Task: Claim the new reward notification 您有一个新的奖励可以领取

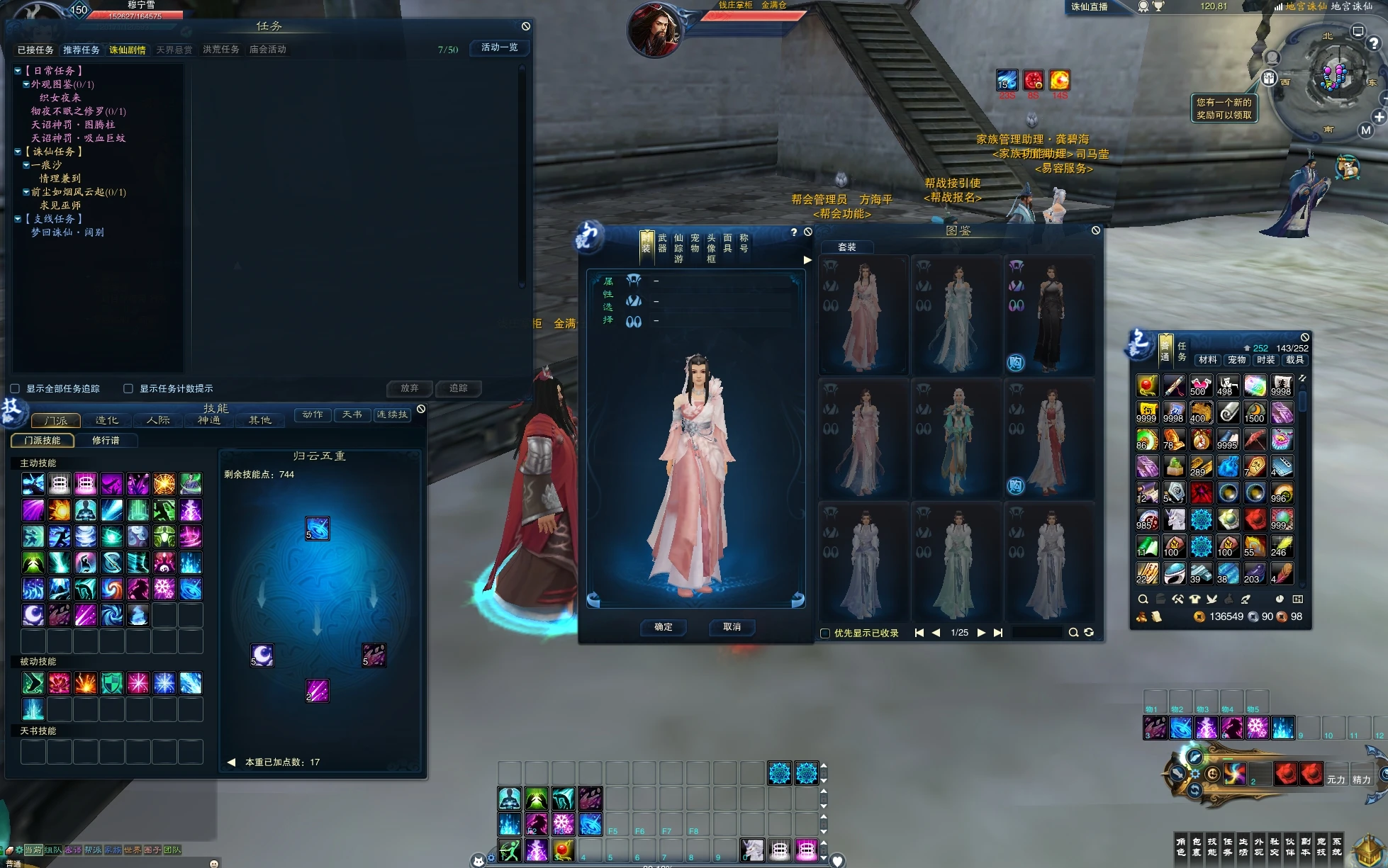Action: tap(1224, 108)
